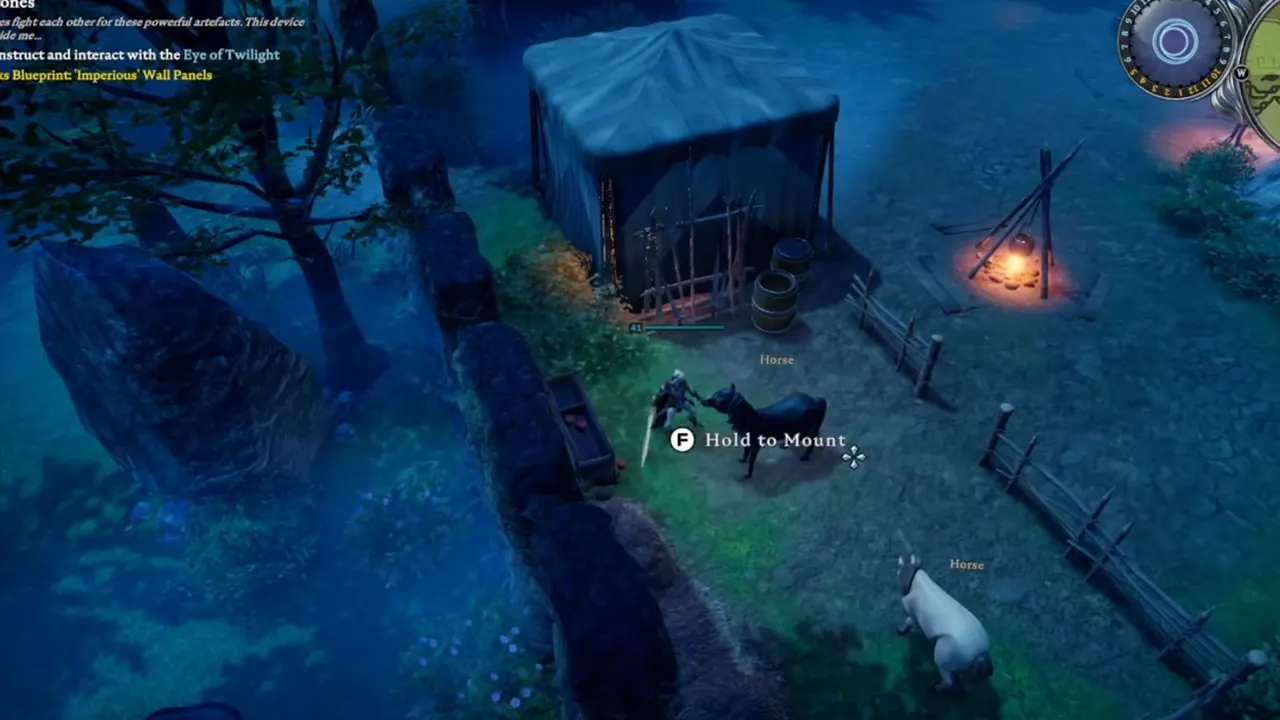The image size is (1280, 720).
Task: Click the F key prompt icon
Action: click(683, 440)
